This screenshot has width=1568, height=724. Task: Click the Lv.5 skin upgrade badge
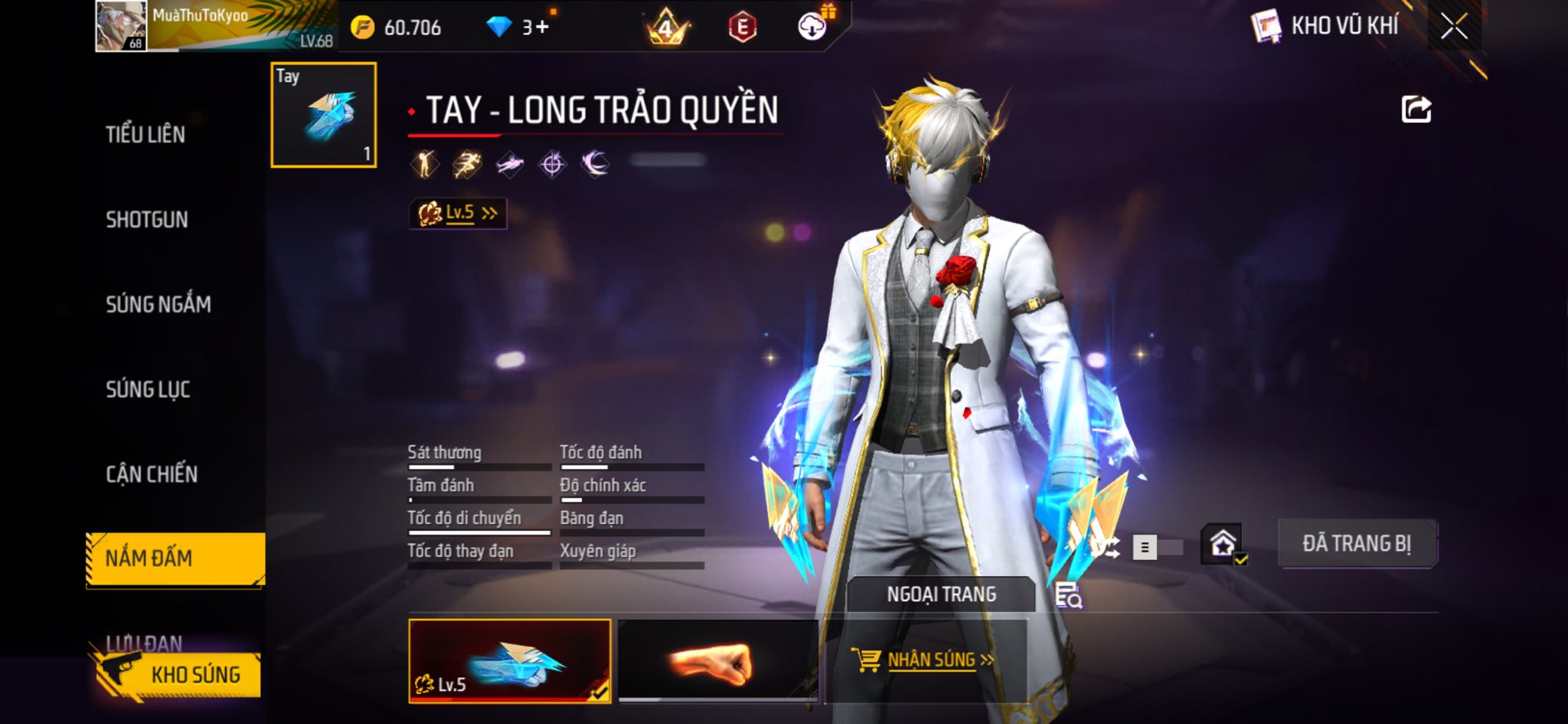pos(458,213)
